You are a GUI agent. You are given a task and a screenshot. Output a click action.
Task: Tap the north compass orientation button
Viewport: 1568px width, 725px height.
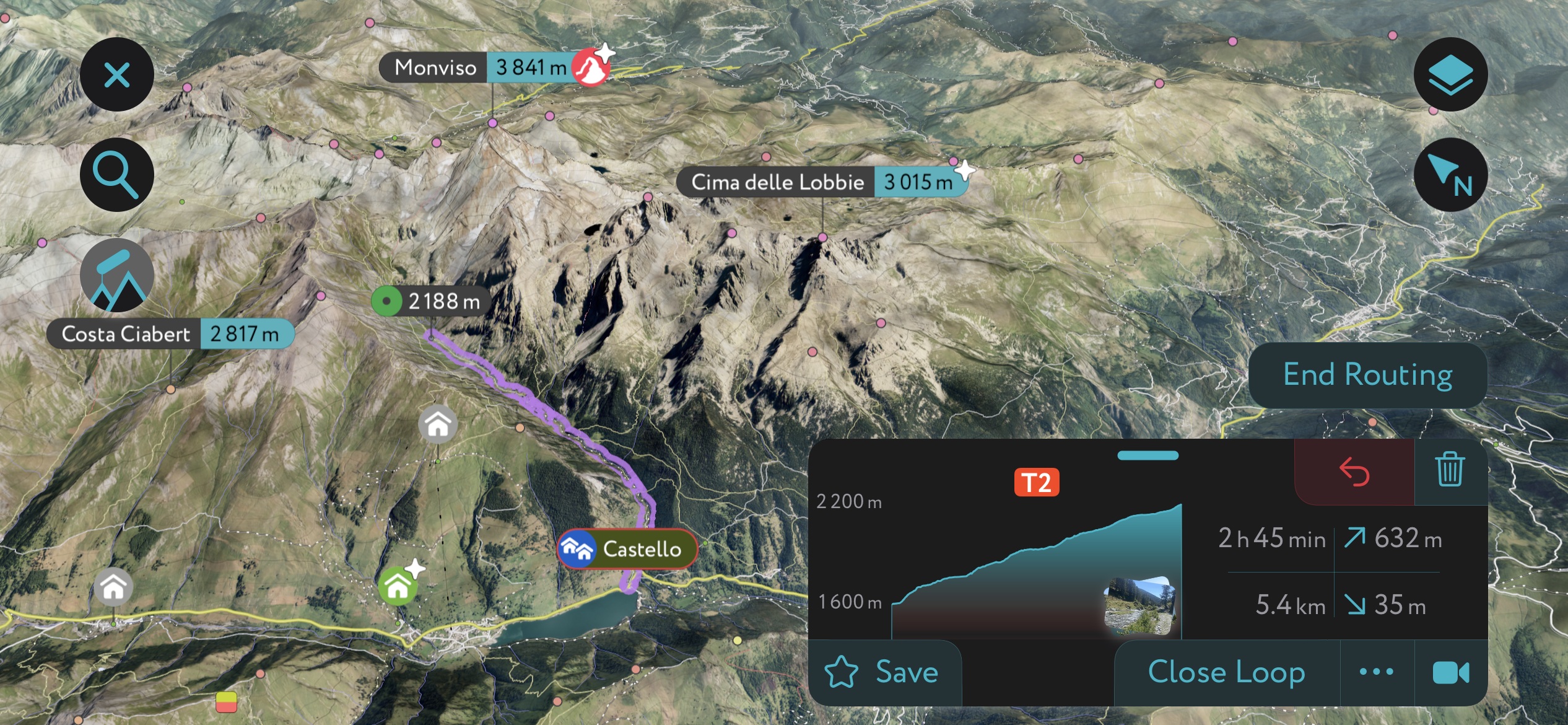[1450, 175]
